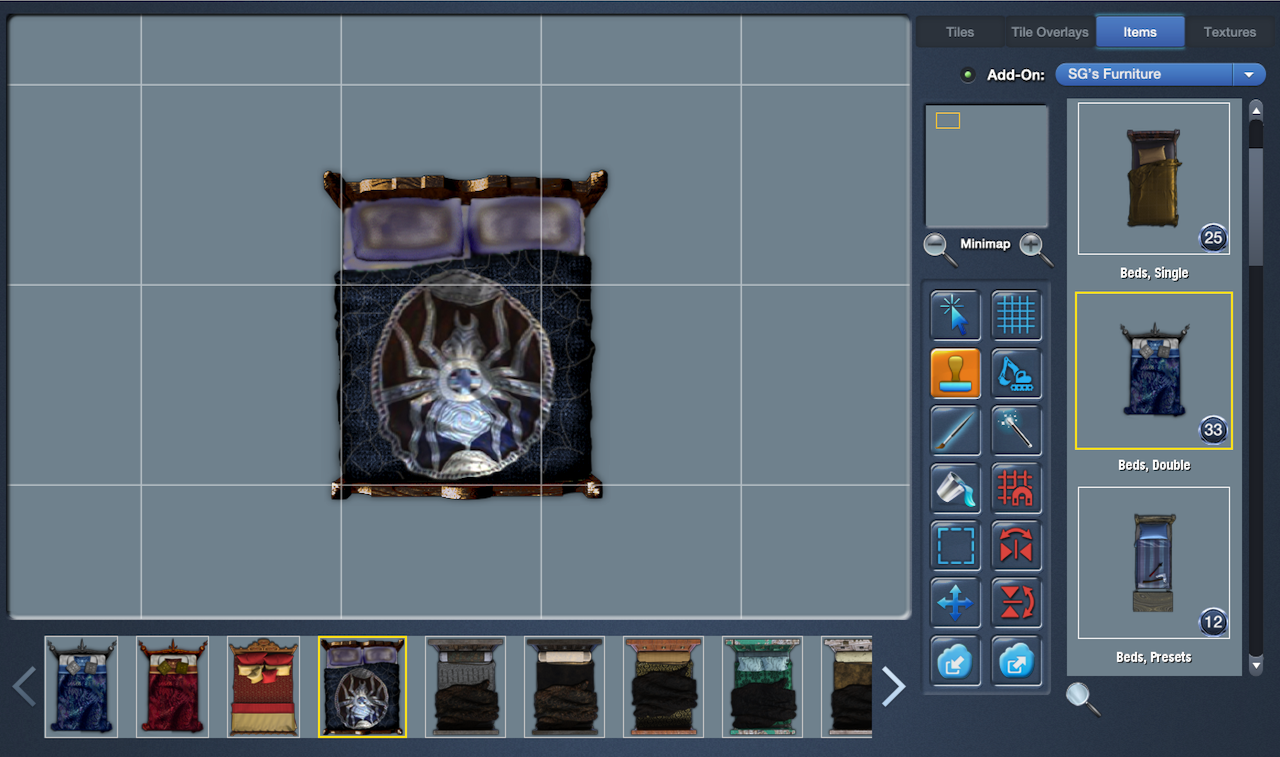The height and width of the screenshot is (757, 1280).
Task: Toggle the grid display tool
Action: tap(1017, 315)
